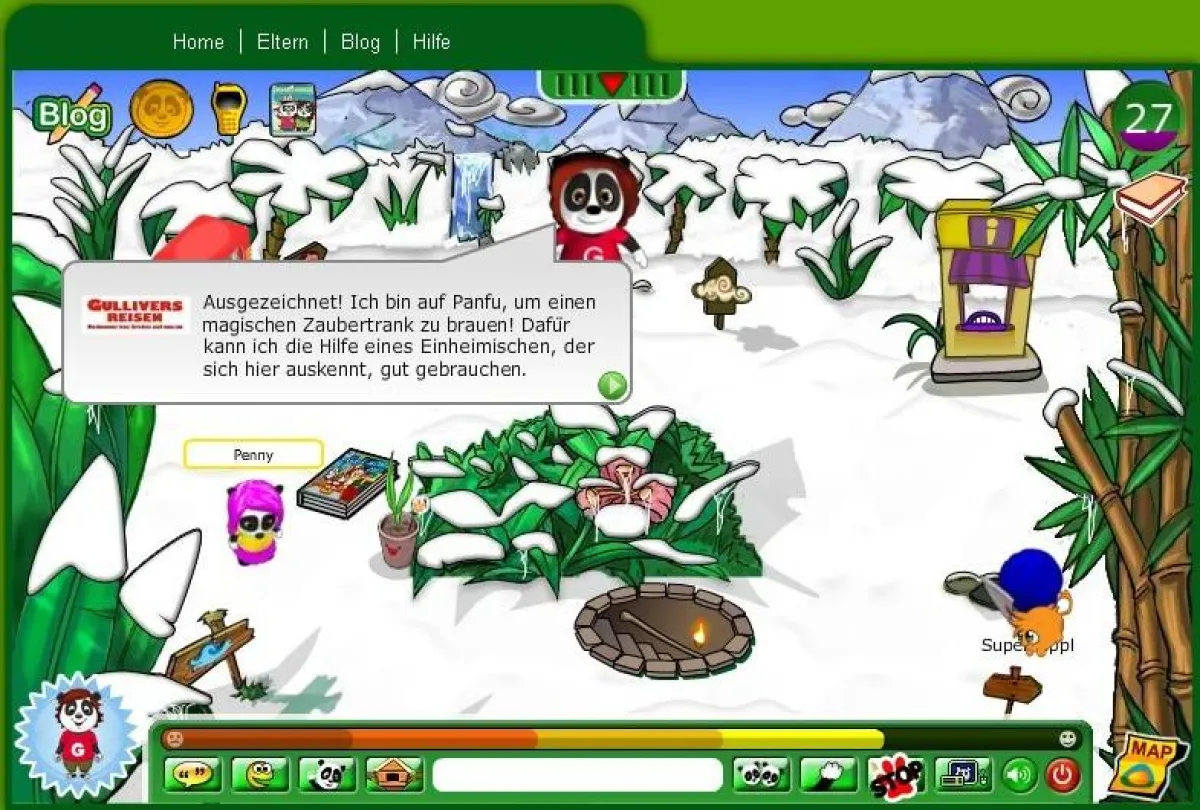This screenshot has width=1200, height=810.
Task: Open the smiley emotes button
Action: 260,774
